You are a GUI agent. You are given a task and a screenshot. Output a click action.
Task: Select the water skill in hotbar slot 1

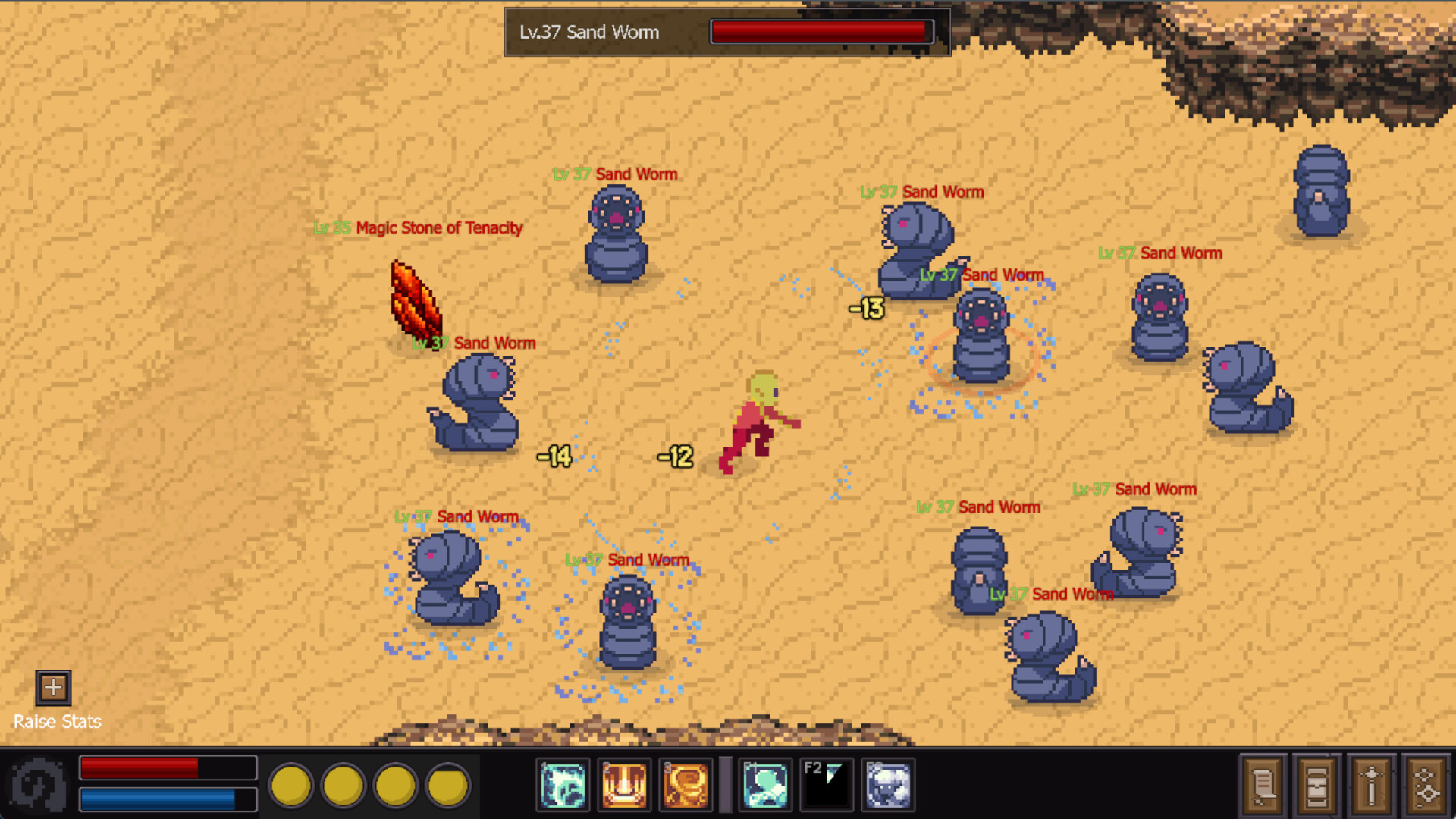[x=563, y=785]
